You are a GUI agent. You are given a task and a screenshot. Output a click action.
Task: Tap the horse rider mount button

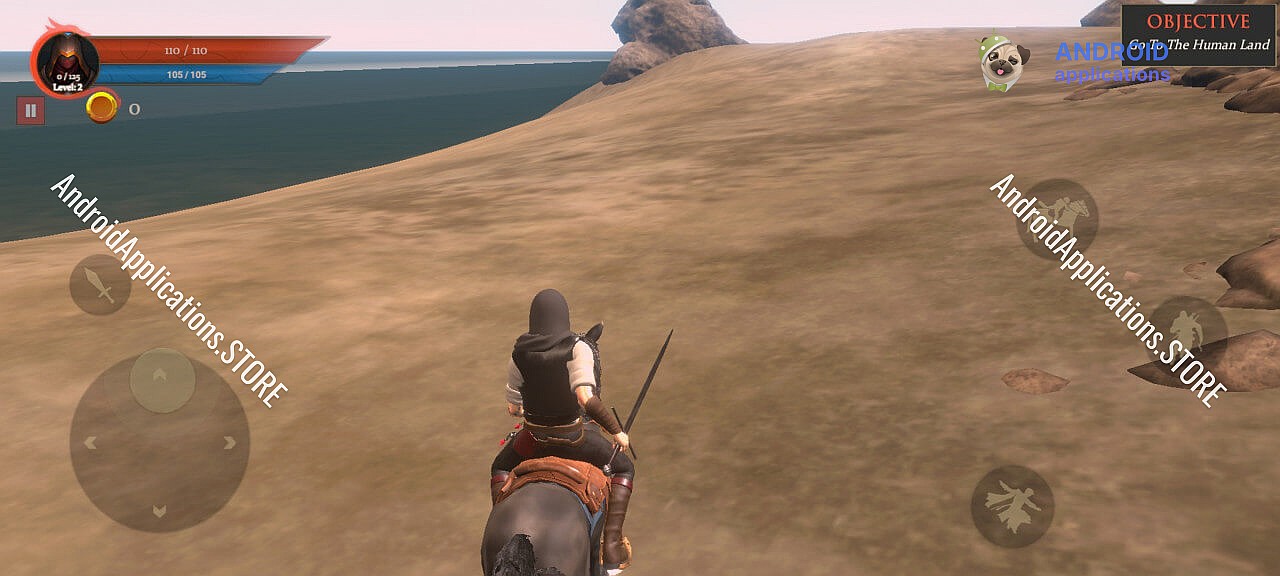pyautogui.click(x=1057, y=219)
